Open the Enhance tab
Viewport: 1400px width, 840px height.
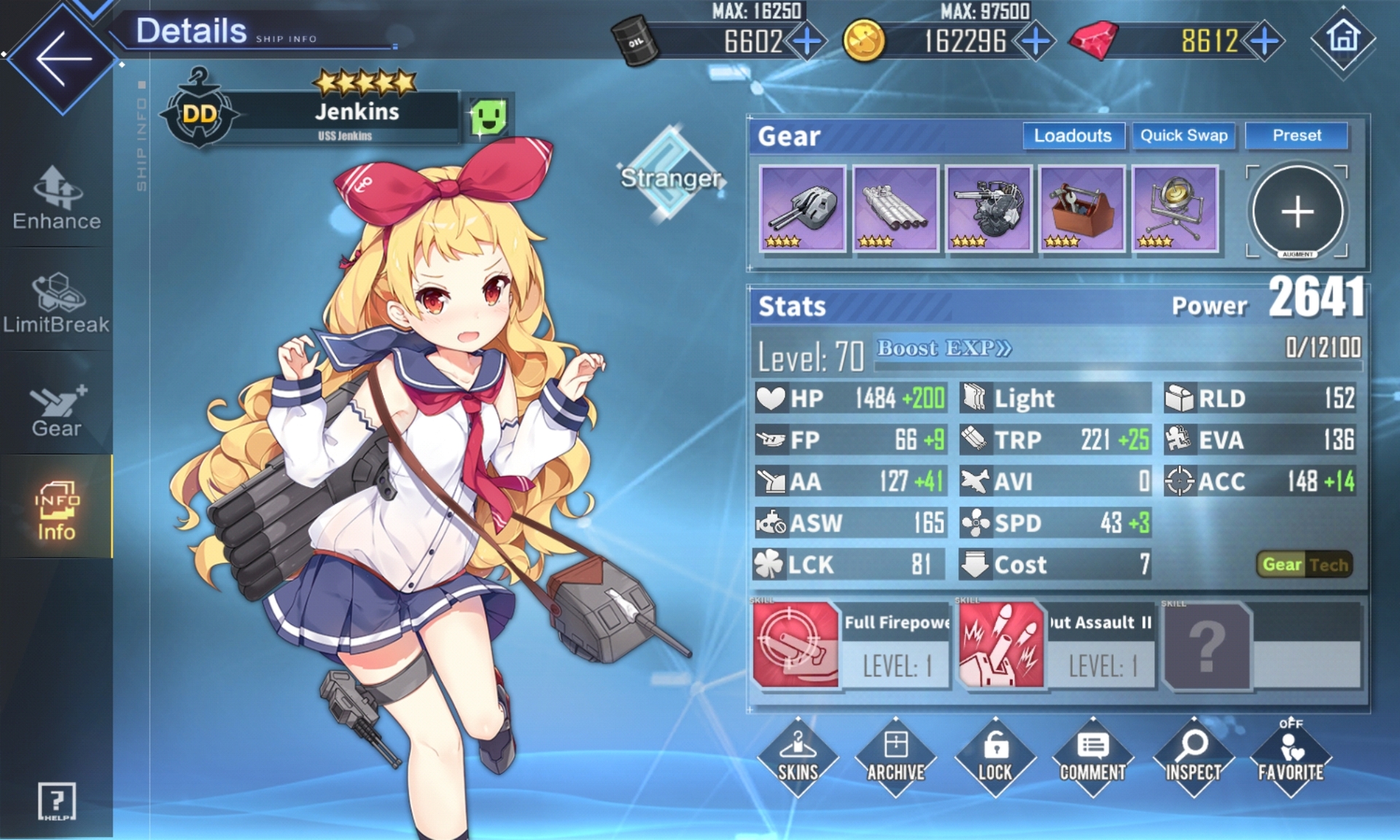pyautogui.click(x=57, y=198)
